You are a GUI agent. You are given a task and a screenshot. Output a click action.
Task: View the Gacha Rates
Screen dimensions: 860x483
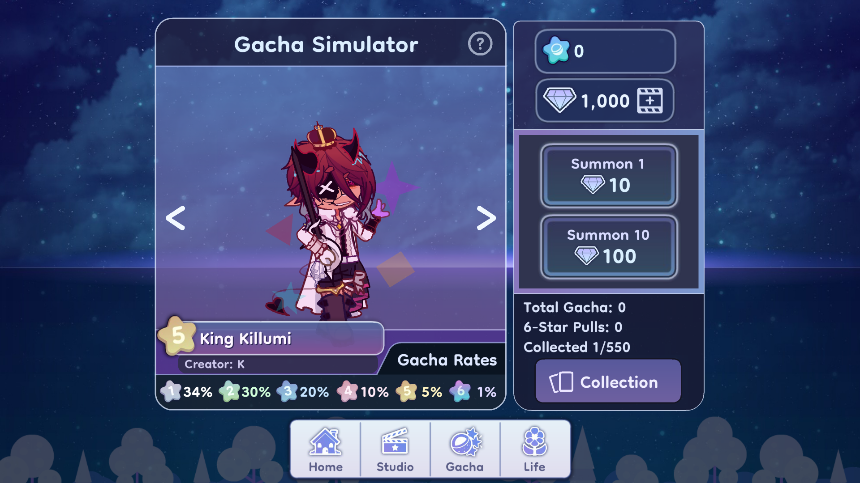(446, 360)
